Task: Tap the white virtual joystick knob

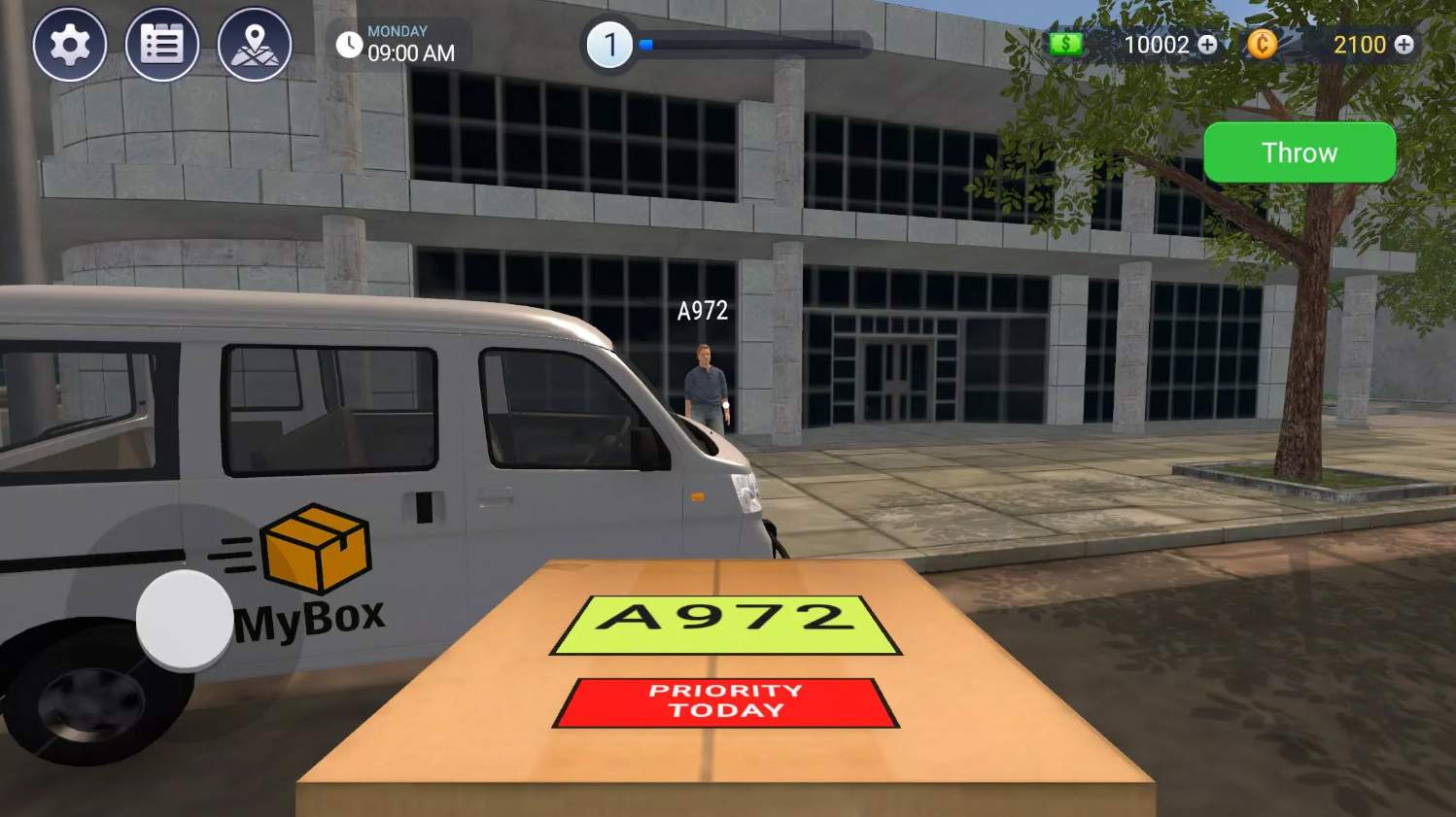Action: coord(184,619)
